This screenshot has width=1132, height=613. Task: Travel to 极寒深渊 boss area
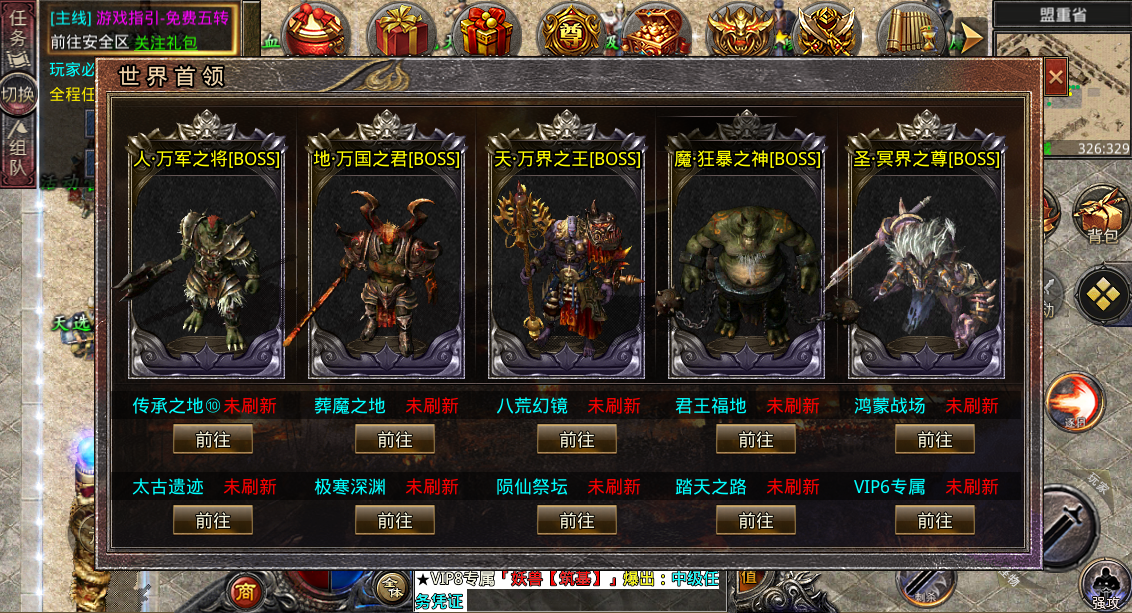(395, 520)
